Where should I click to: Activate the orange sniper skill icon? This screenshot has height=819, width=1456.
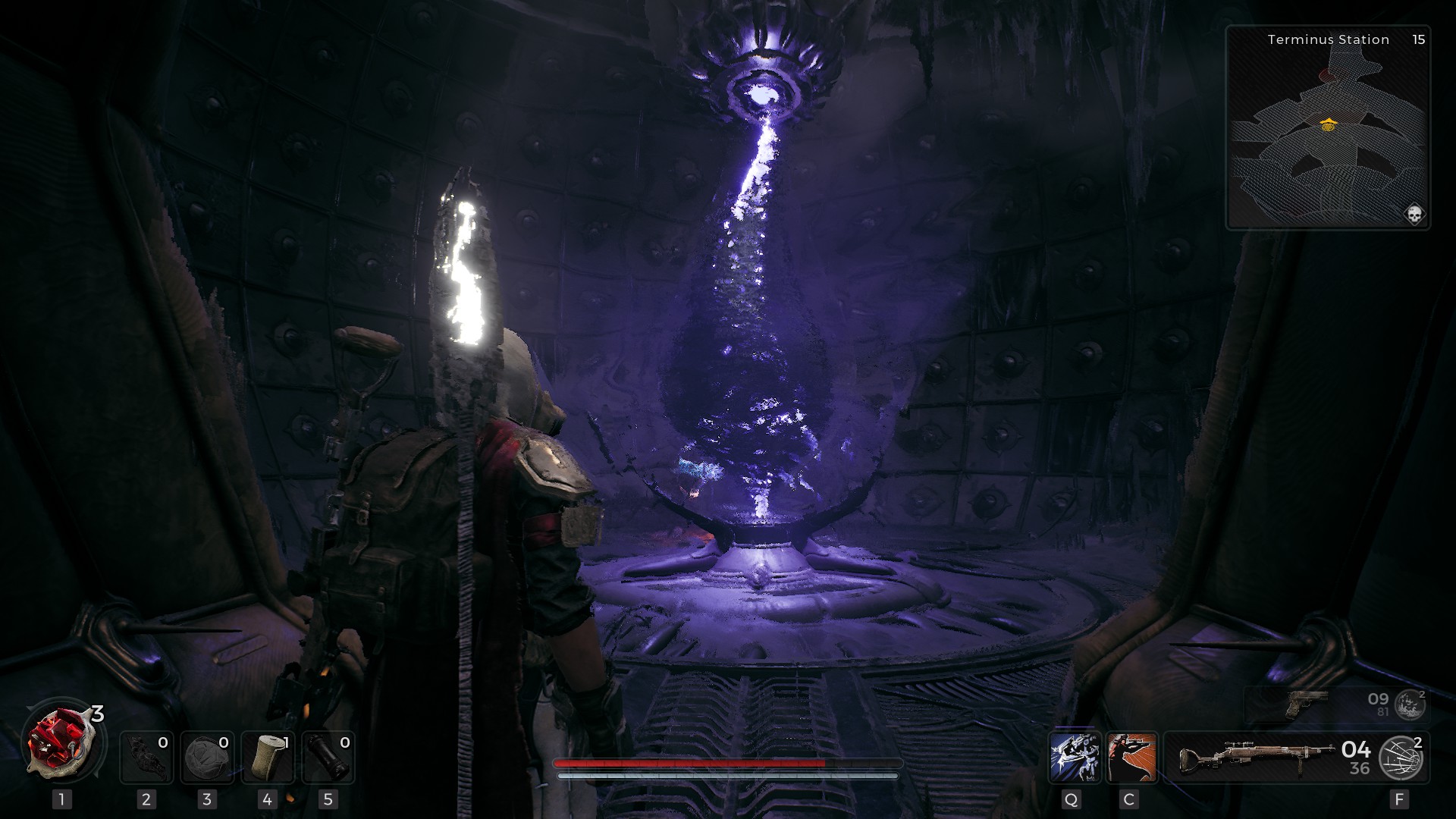tap(1131, 757)
